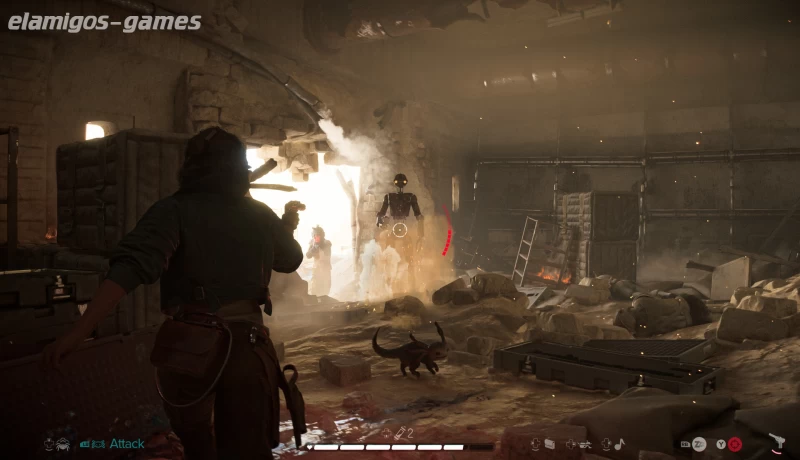The image size is (800, 460).
Task: Select the white round stun icon
Action: [699, 444]
